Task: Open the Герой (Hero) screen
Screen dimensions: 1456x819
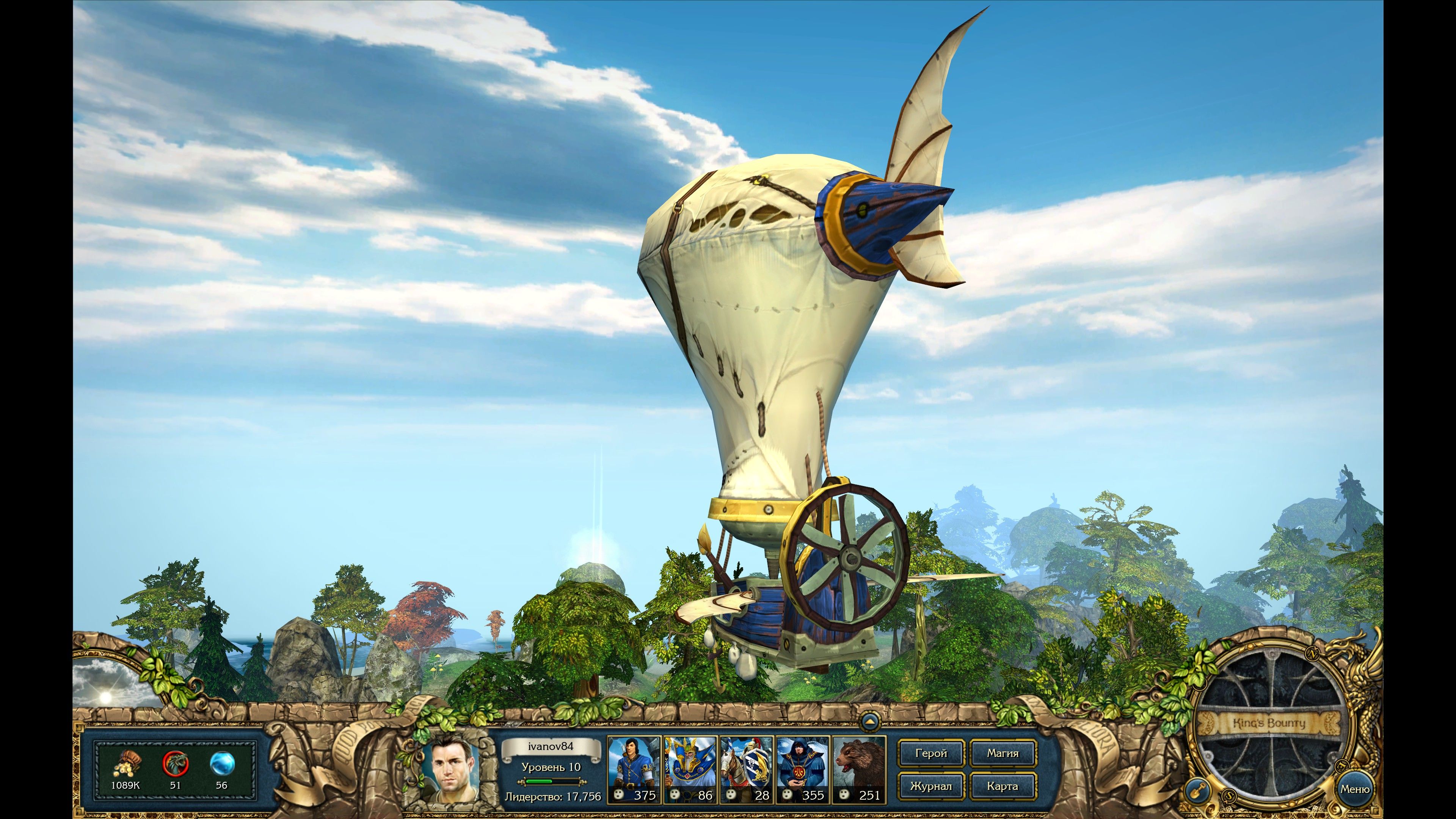Action: [930, 753]
